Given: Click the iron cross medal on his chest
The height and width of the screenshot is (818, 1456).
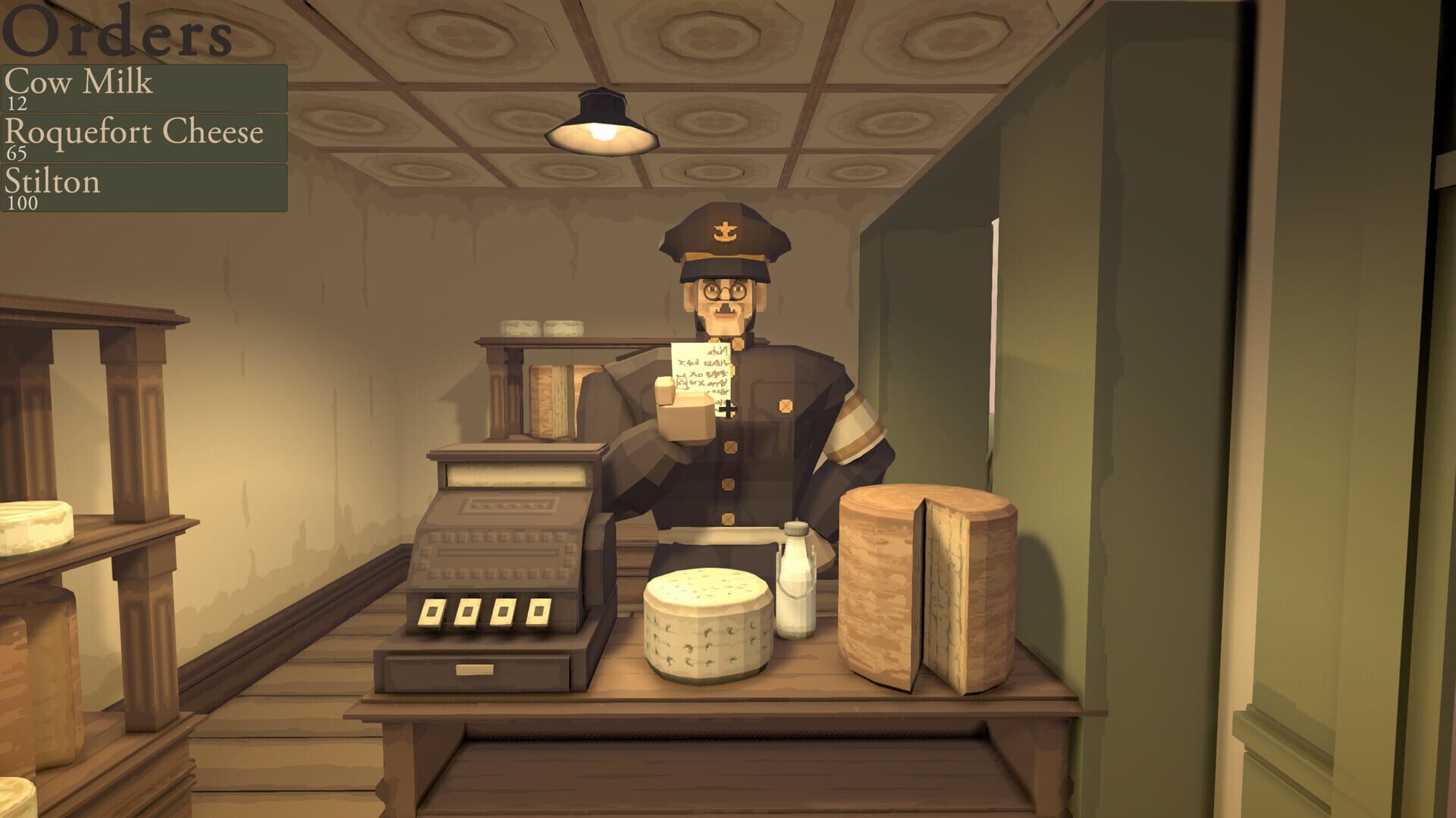Looking at the screenshot, I should 726,408.
